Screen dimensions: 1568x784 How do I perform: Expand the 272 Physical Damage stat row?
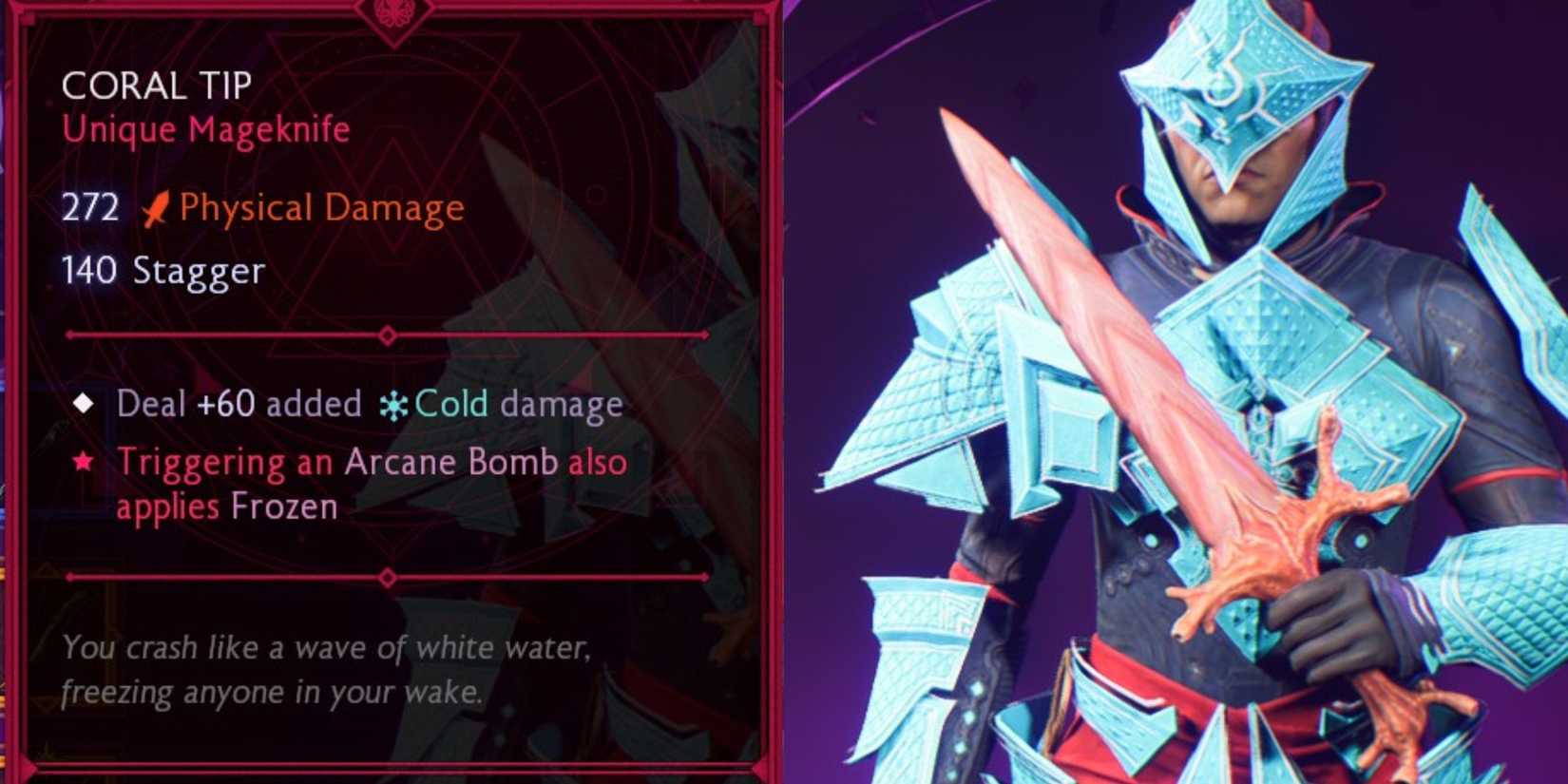point(262,207)
